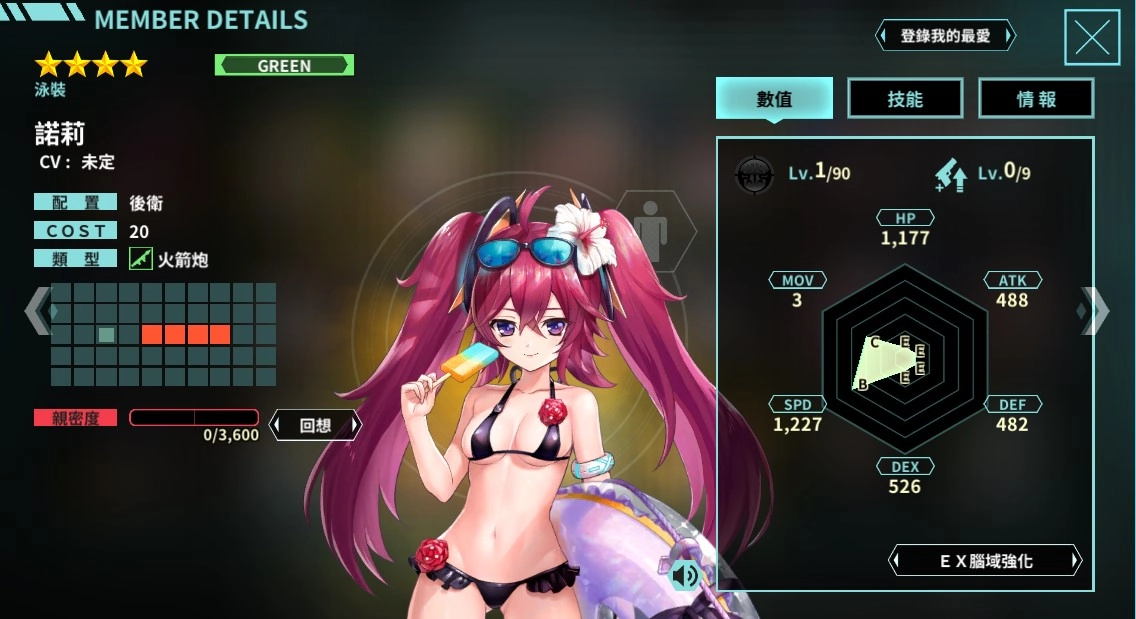Select the level target icon
The width and height of the screenshot is (1136, 619).
754,174
